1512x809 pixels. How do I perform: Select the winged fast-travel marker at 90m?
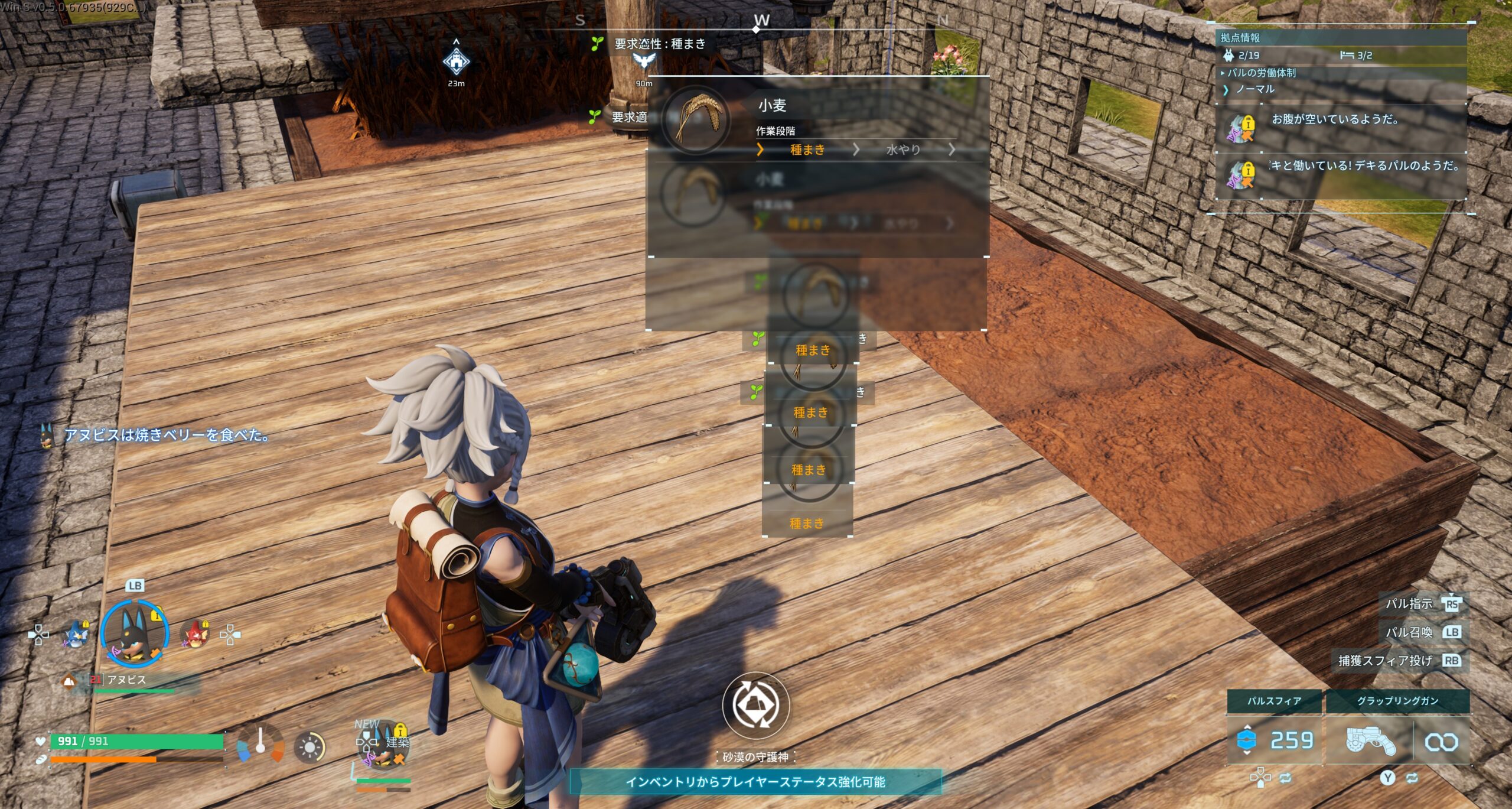pyautogui.click(x=644, y=61)
